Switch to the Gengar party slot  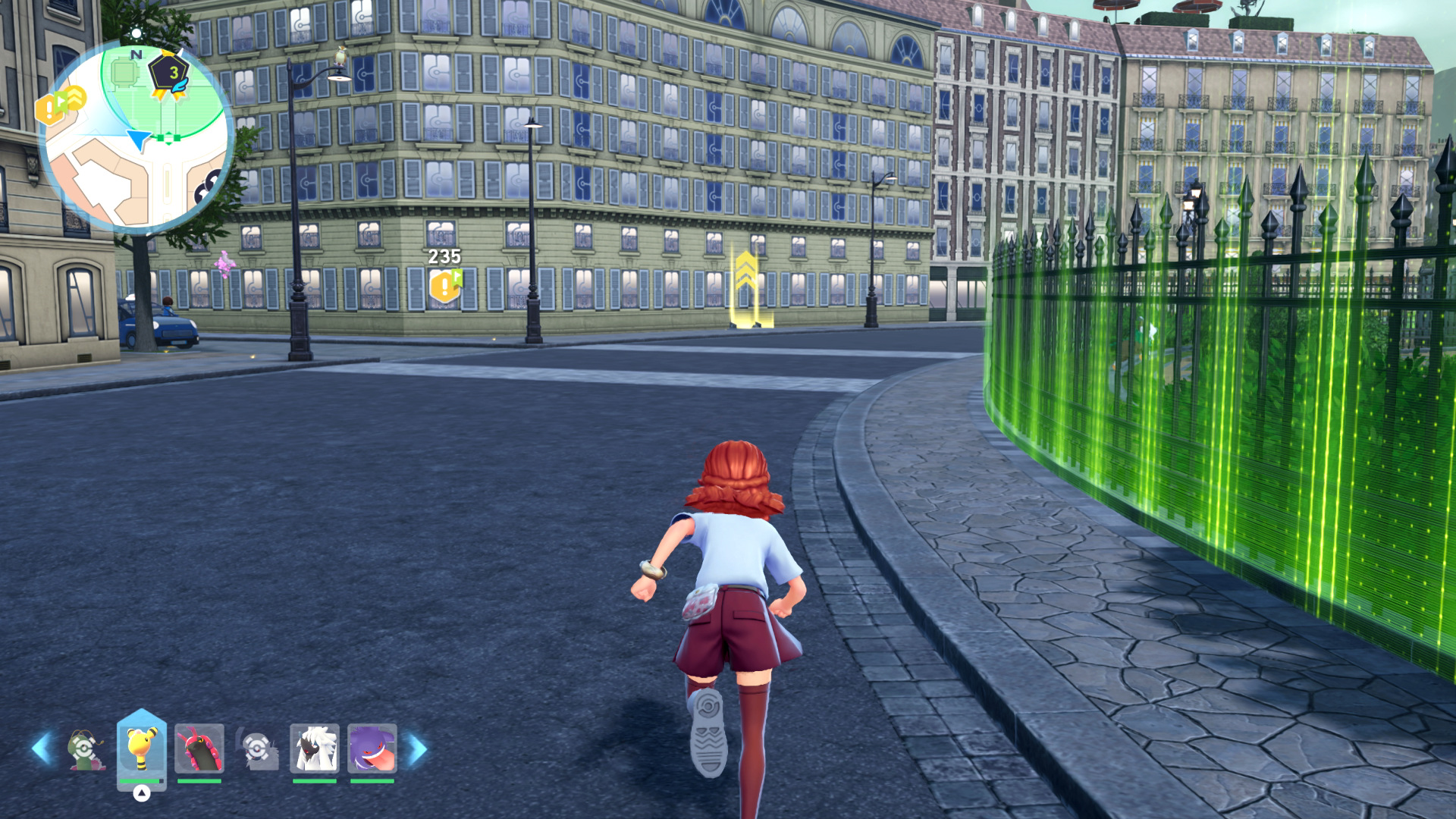click(372, 748)
